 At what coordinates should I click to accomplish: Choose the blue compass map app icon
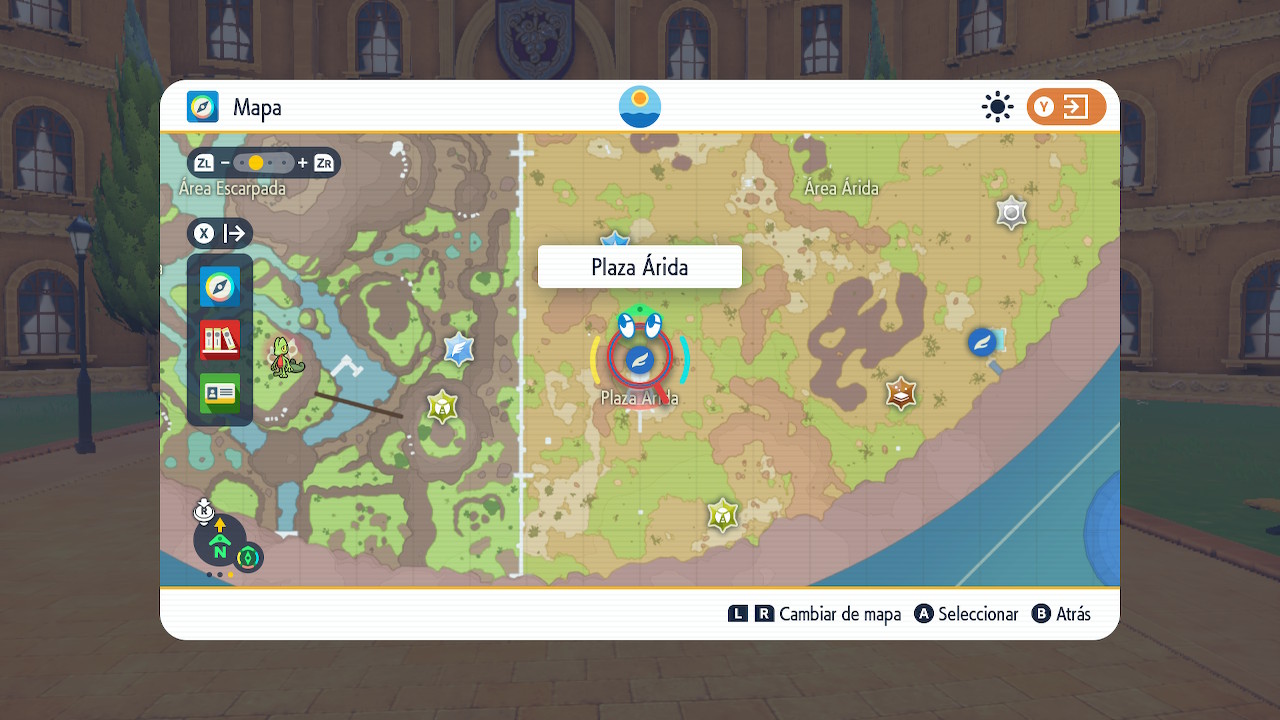(220, 287)
